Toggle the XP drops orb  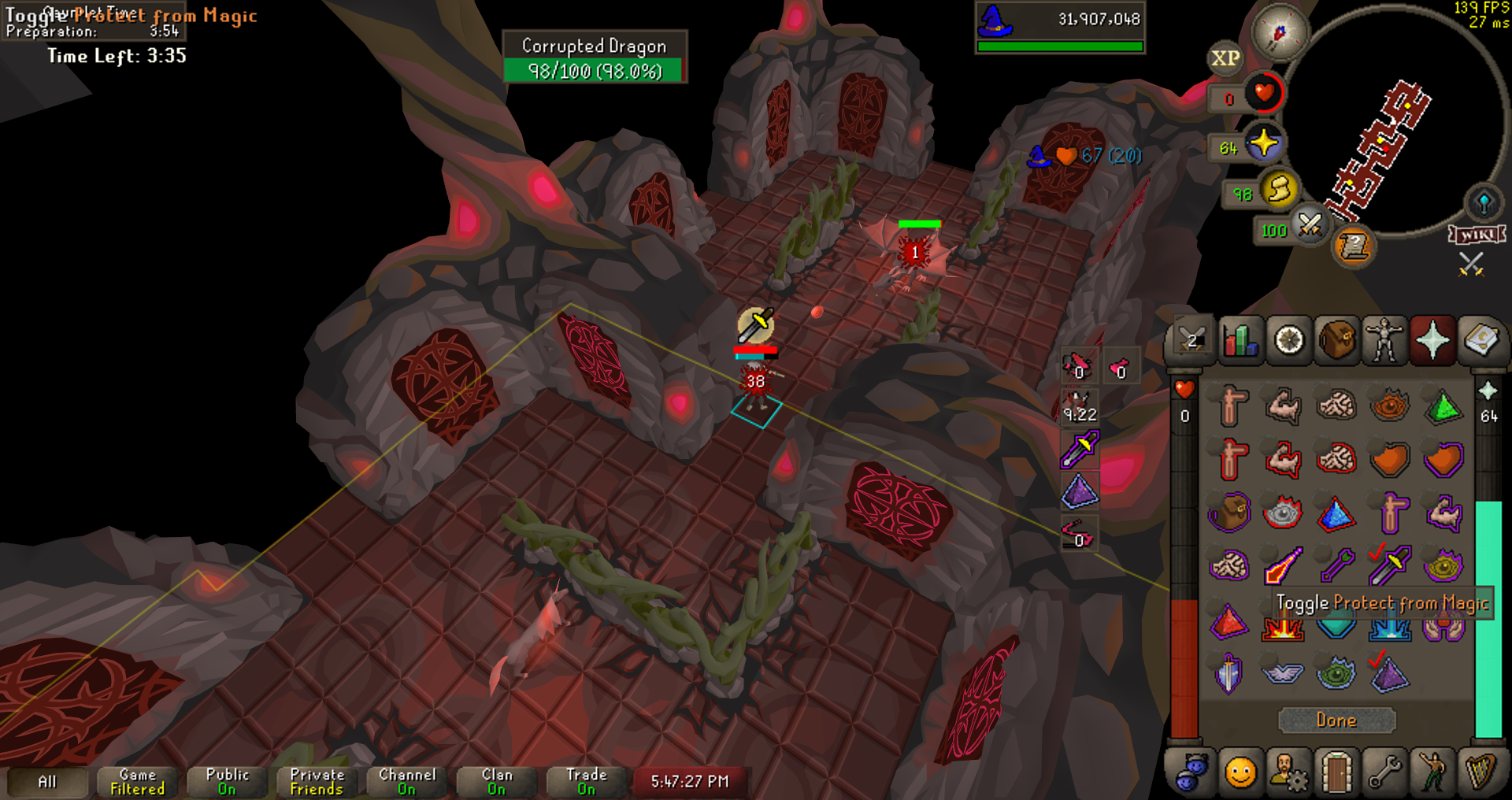coord(1225,58)
